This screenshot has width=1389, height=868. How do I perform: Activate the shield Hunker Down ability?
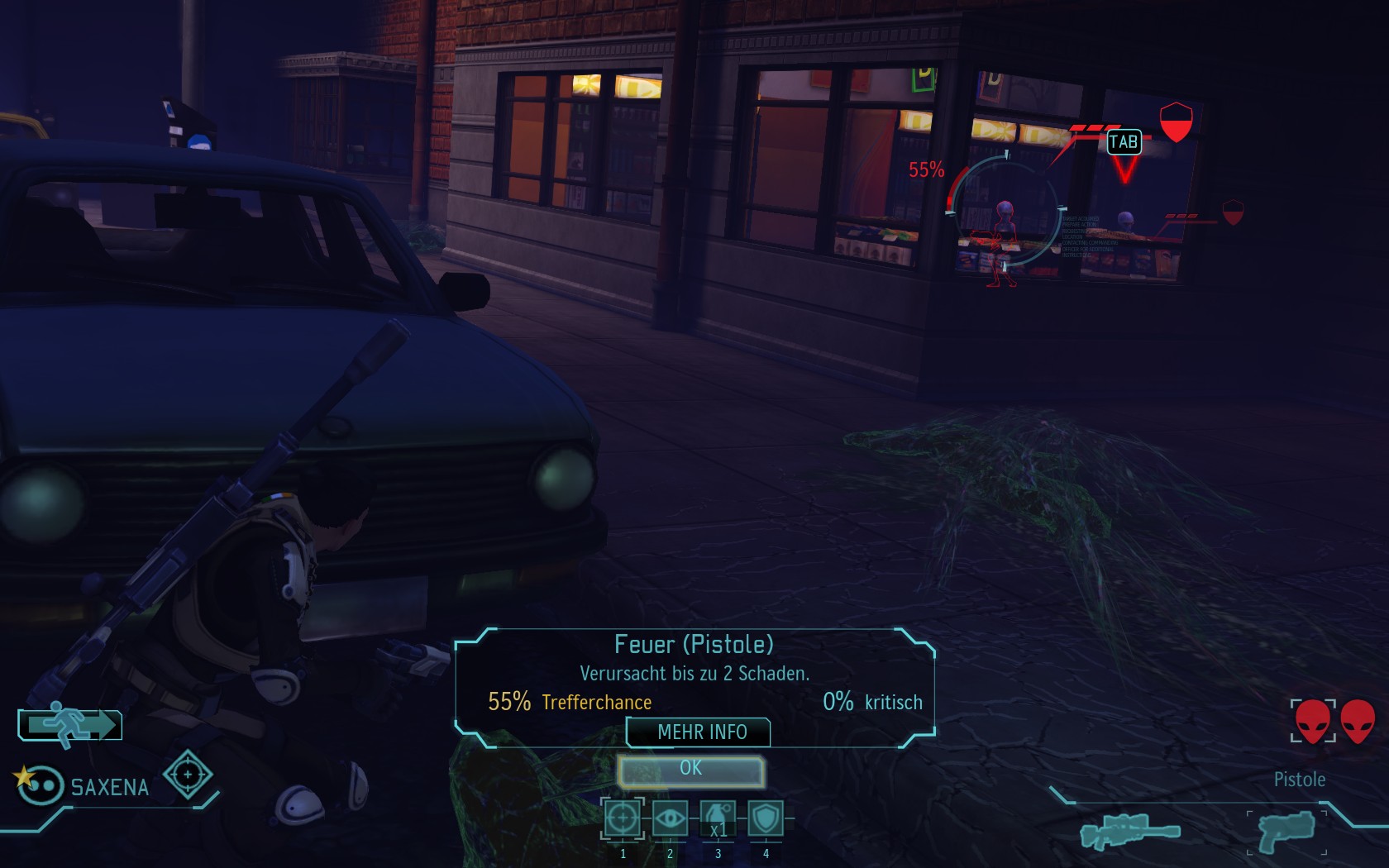coord(766,819)
